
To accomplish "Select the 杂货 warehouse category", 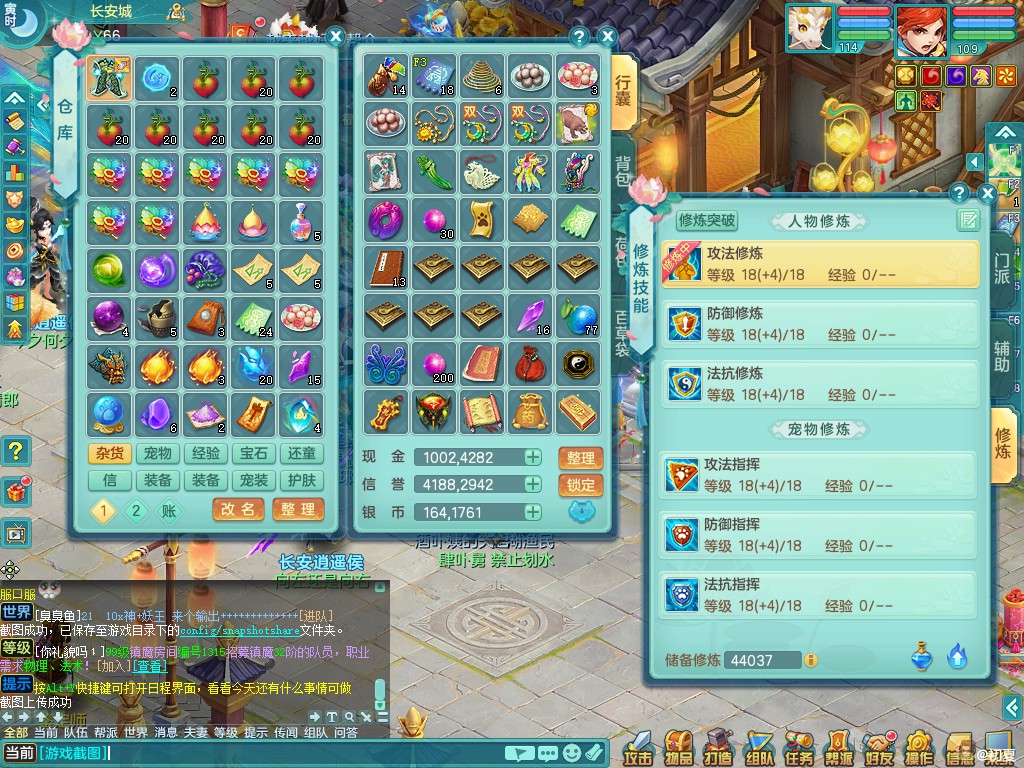I will tap(110, 454).
